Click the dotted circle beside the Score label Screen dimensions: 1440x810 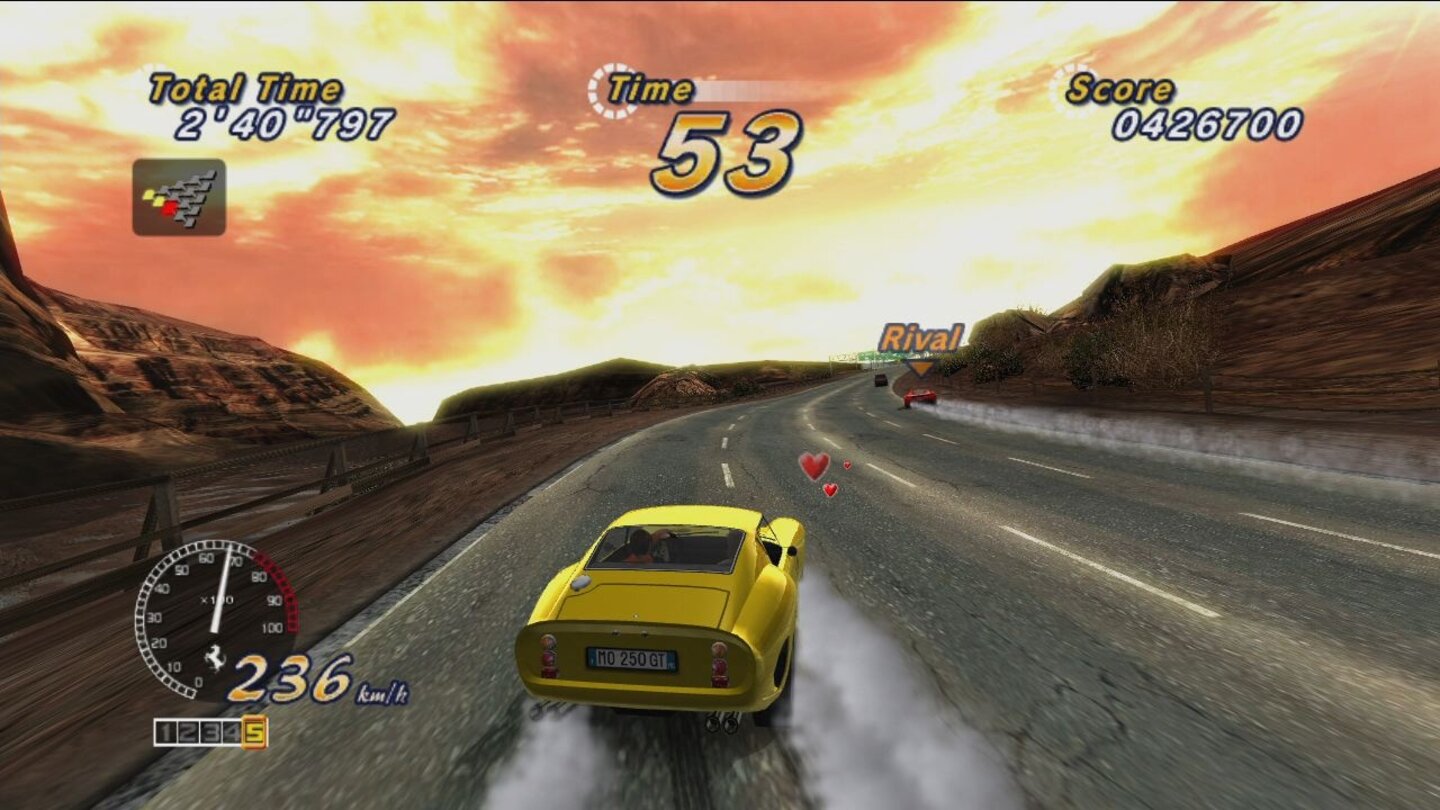(x=1059, y=92)
